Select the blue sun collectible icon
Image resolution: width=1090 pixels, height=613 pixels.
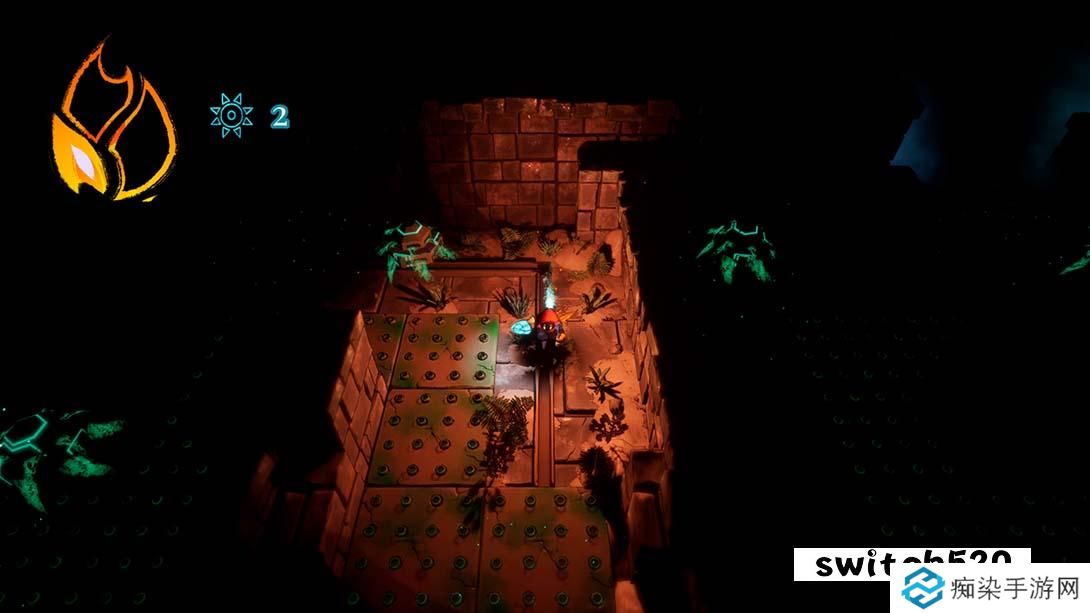pyautogui.click(x=231, y=115)
